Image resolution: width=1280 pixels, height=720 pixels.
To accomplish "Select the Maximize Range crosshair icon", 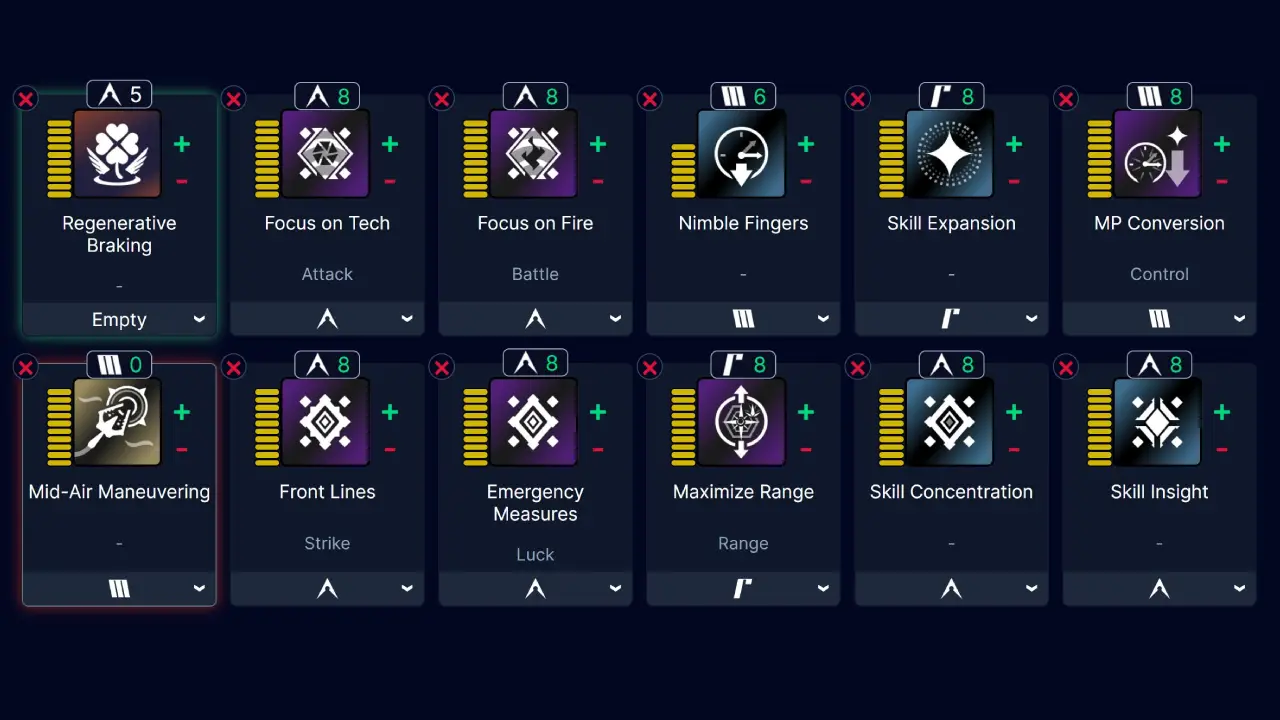I will pyautogui.click(x=743, y=421).
